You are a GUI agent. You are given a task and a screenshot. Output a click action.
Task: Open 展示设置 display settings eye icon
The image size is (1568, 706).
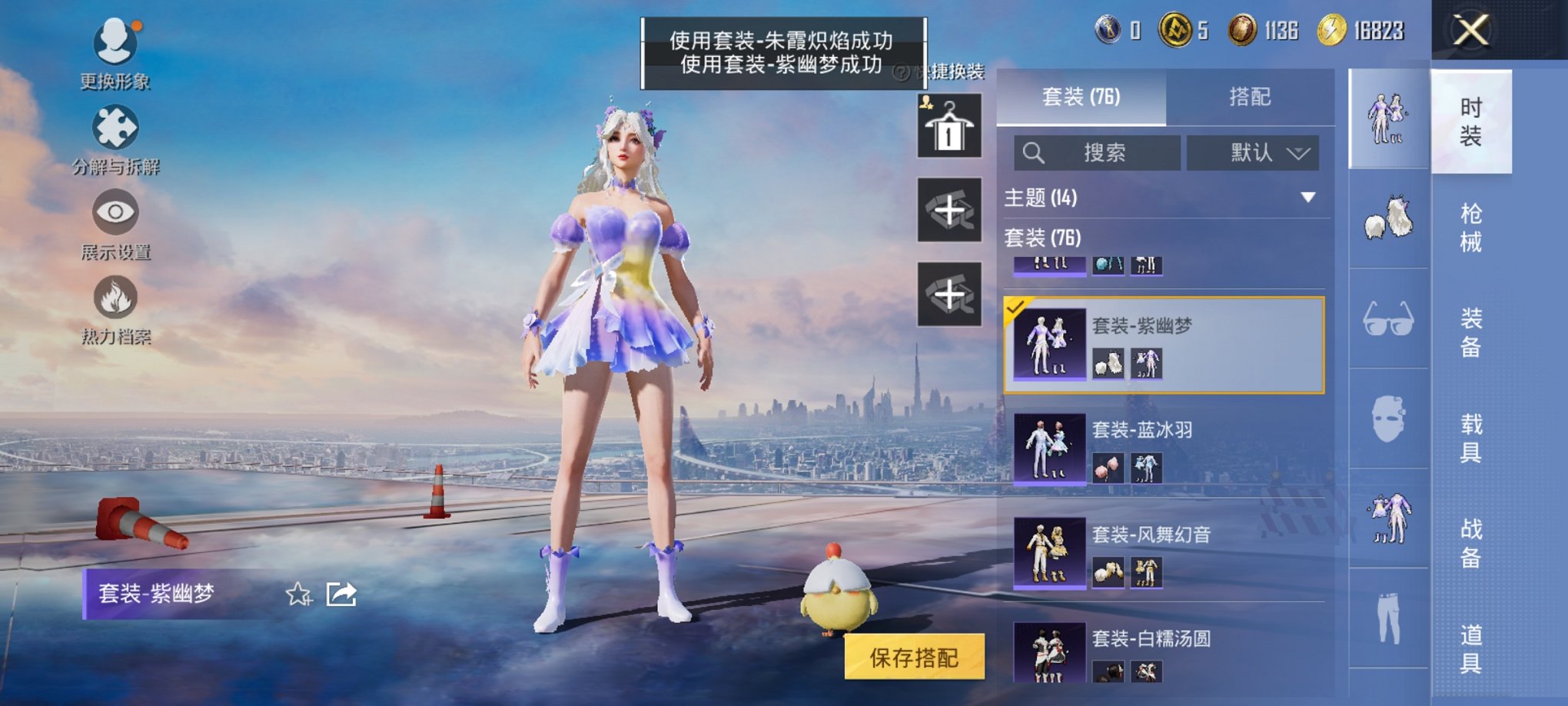pyautogui.click(x=114, y=219)
